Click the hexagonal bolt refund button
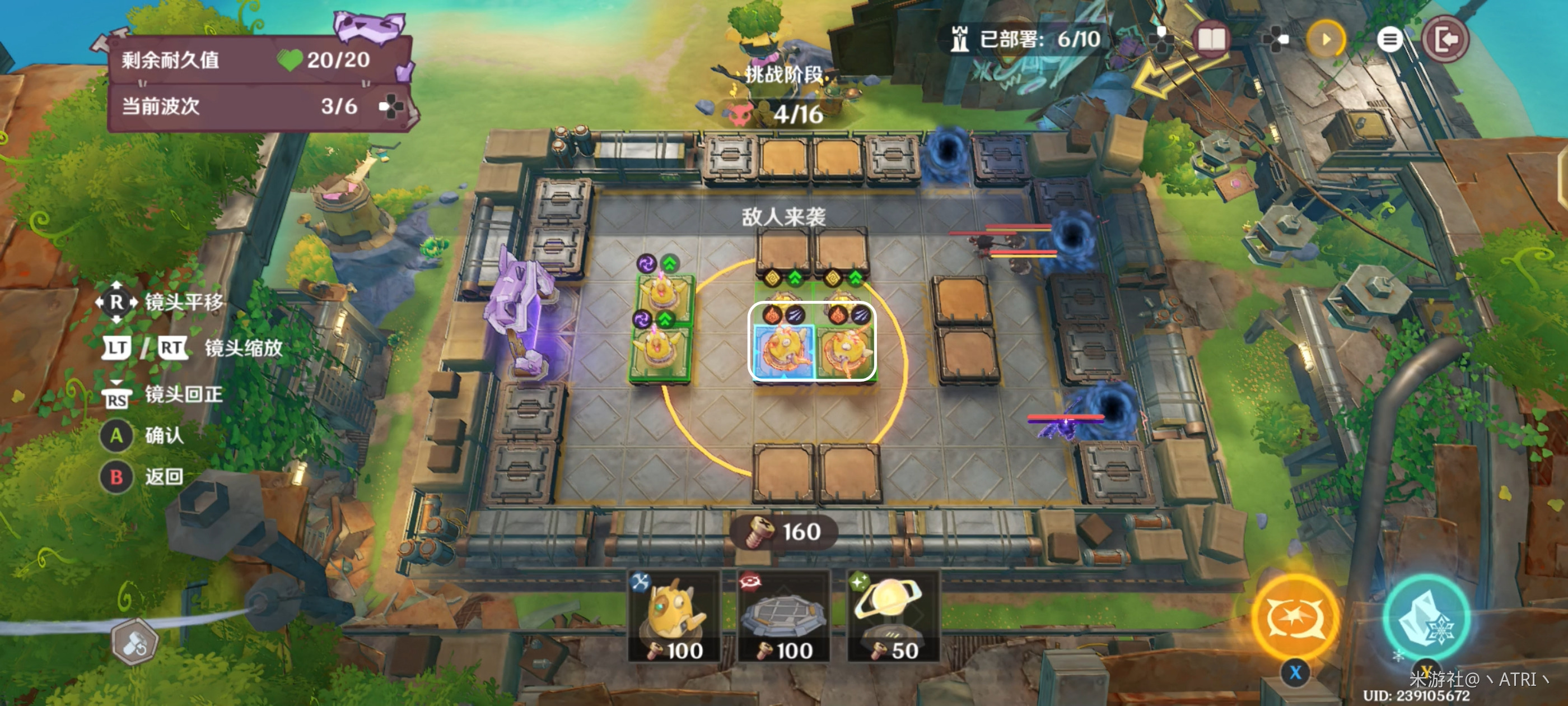The width and height of the screenshot is (1568, 706). [135, 642]
